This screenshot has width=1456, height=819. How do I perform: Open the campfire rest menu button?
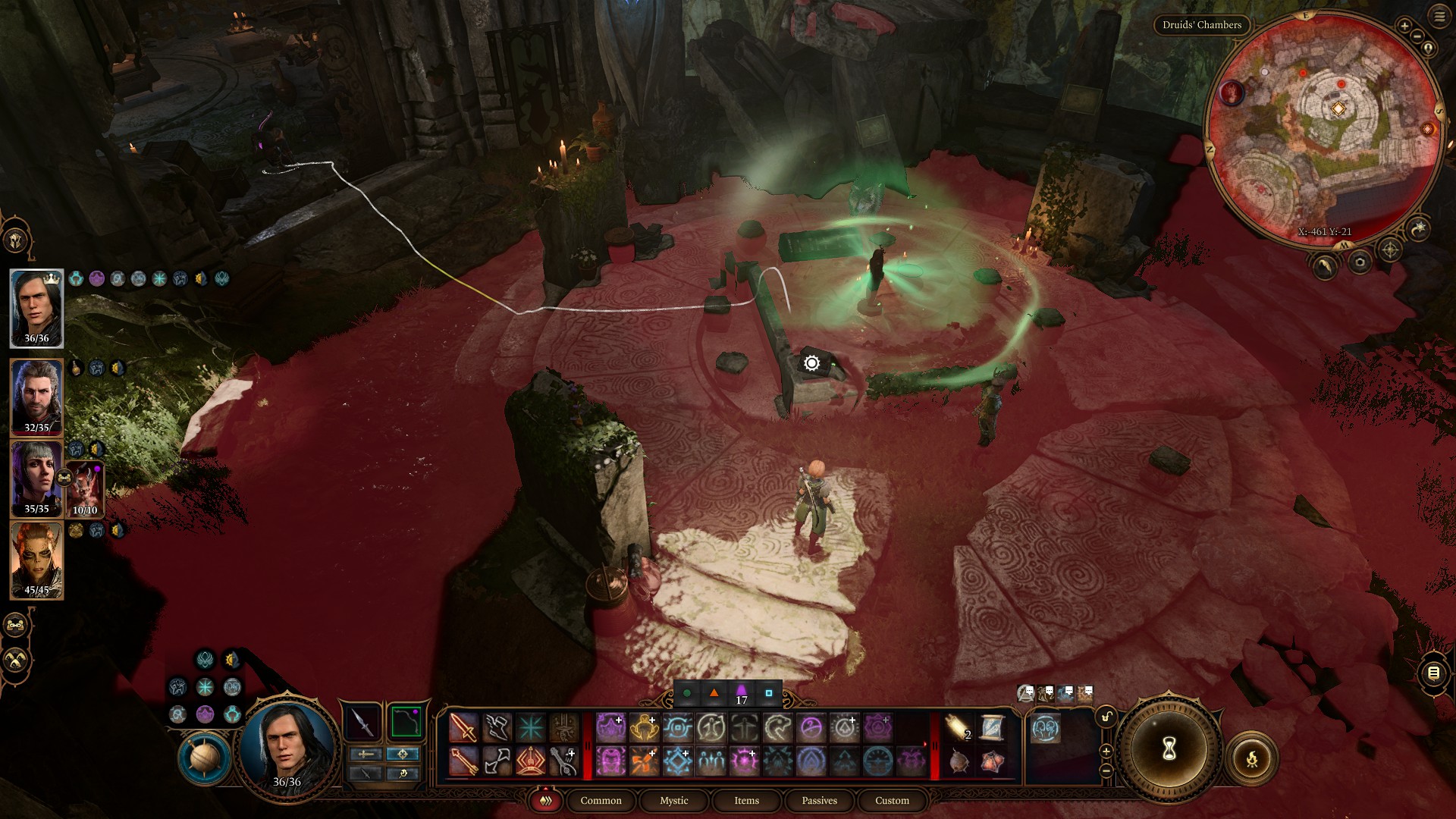click(x=1251, y=758)
